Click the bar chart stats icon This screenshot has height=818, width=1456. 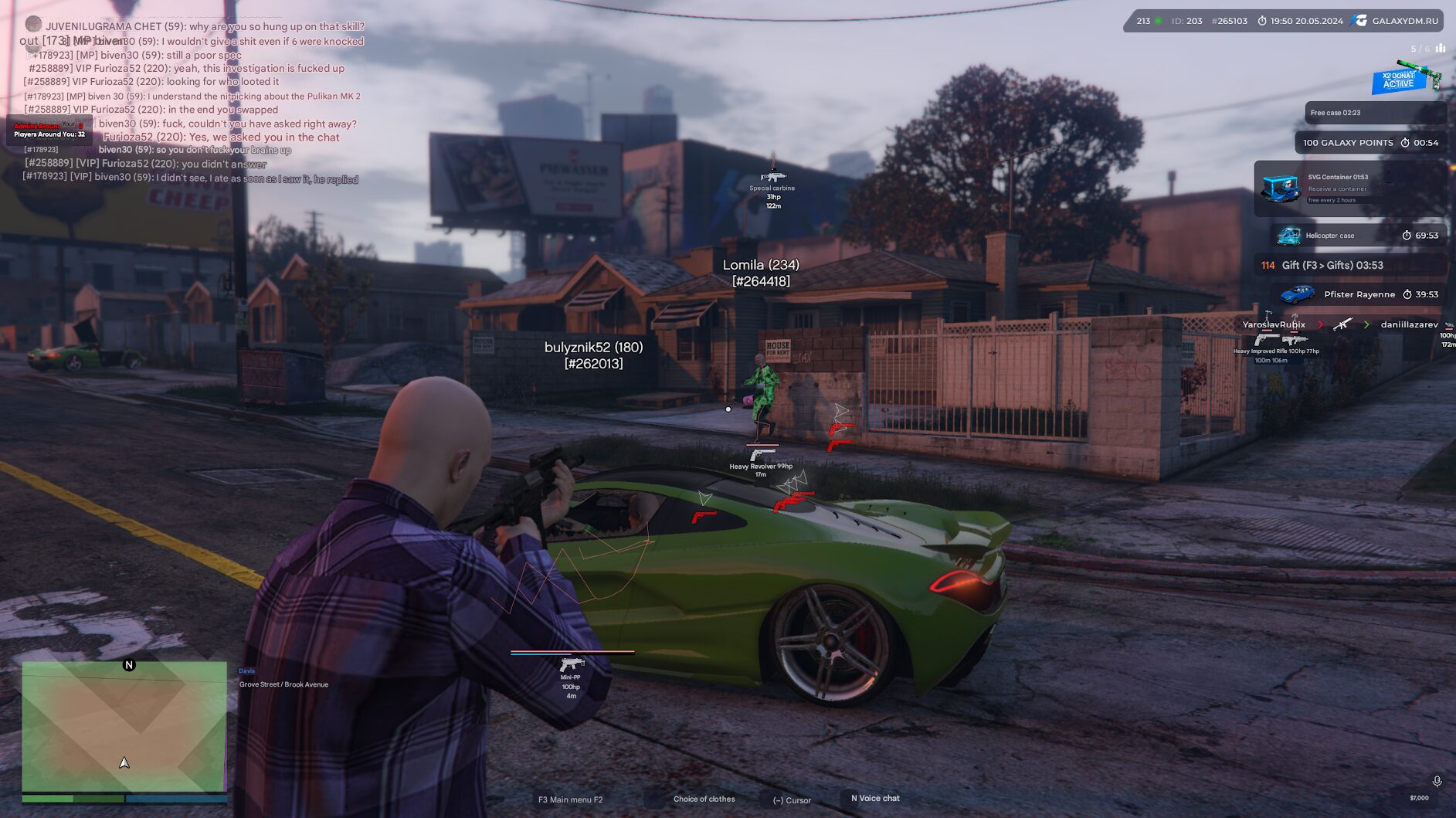click(x=1441, y=49)
